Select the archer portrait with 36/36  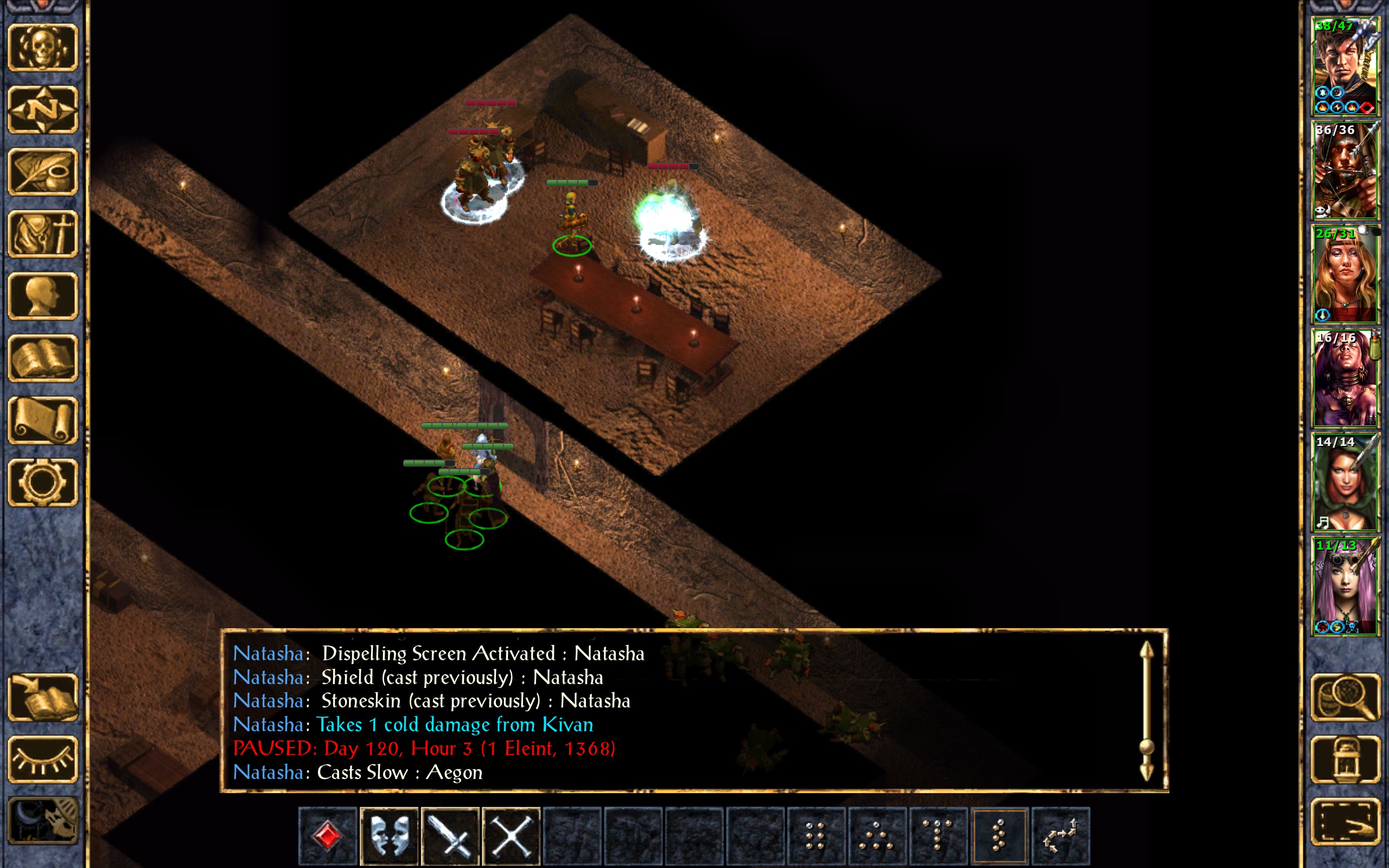tap(1345, 170)
